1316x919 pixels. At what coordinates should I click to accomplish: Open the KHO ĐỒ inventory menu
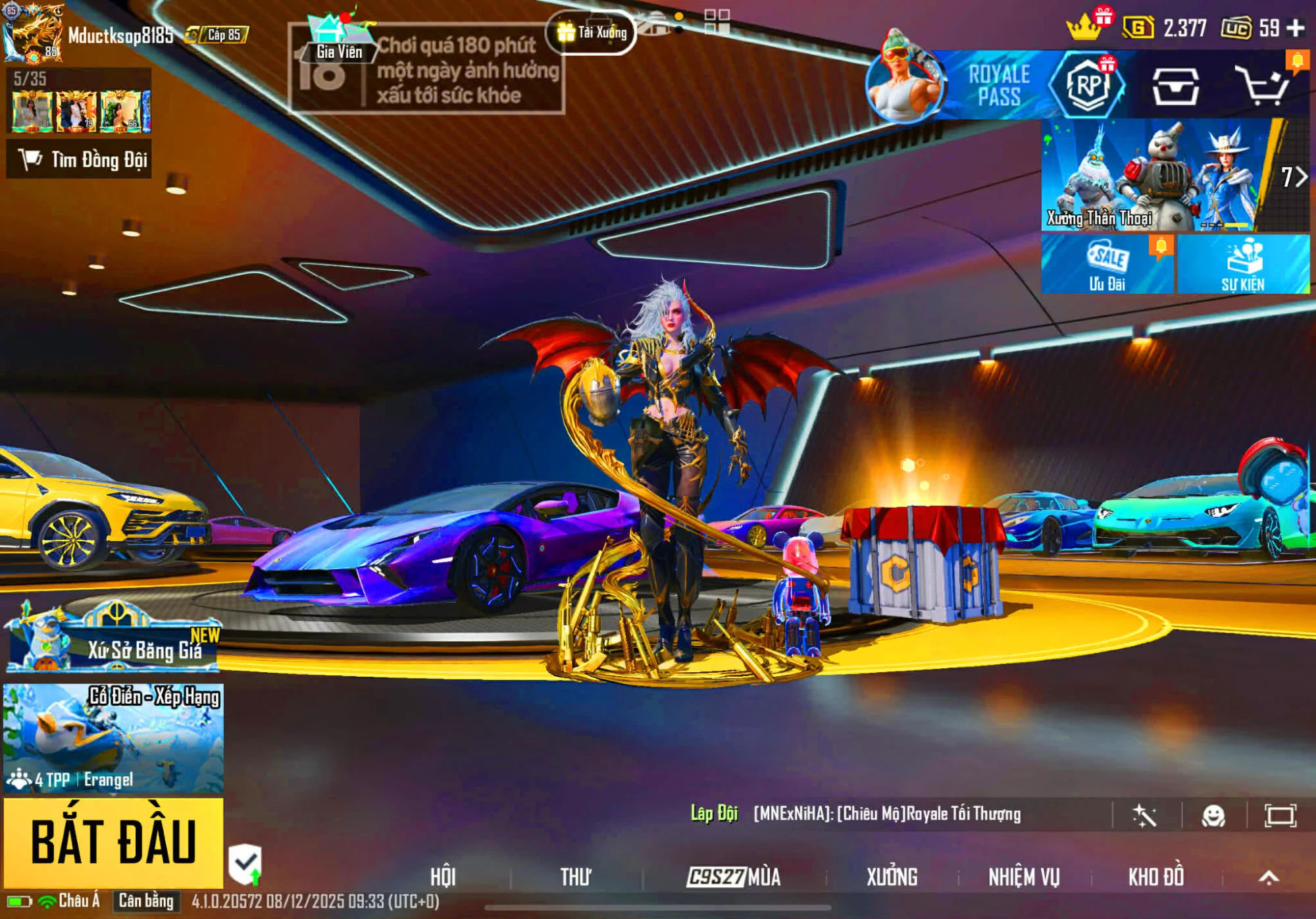(x=1156, y=876)
